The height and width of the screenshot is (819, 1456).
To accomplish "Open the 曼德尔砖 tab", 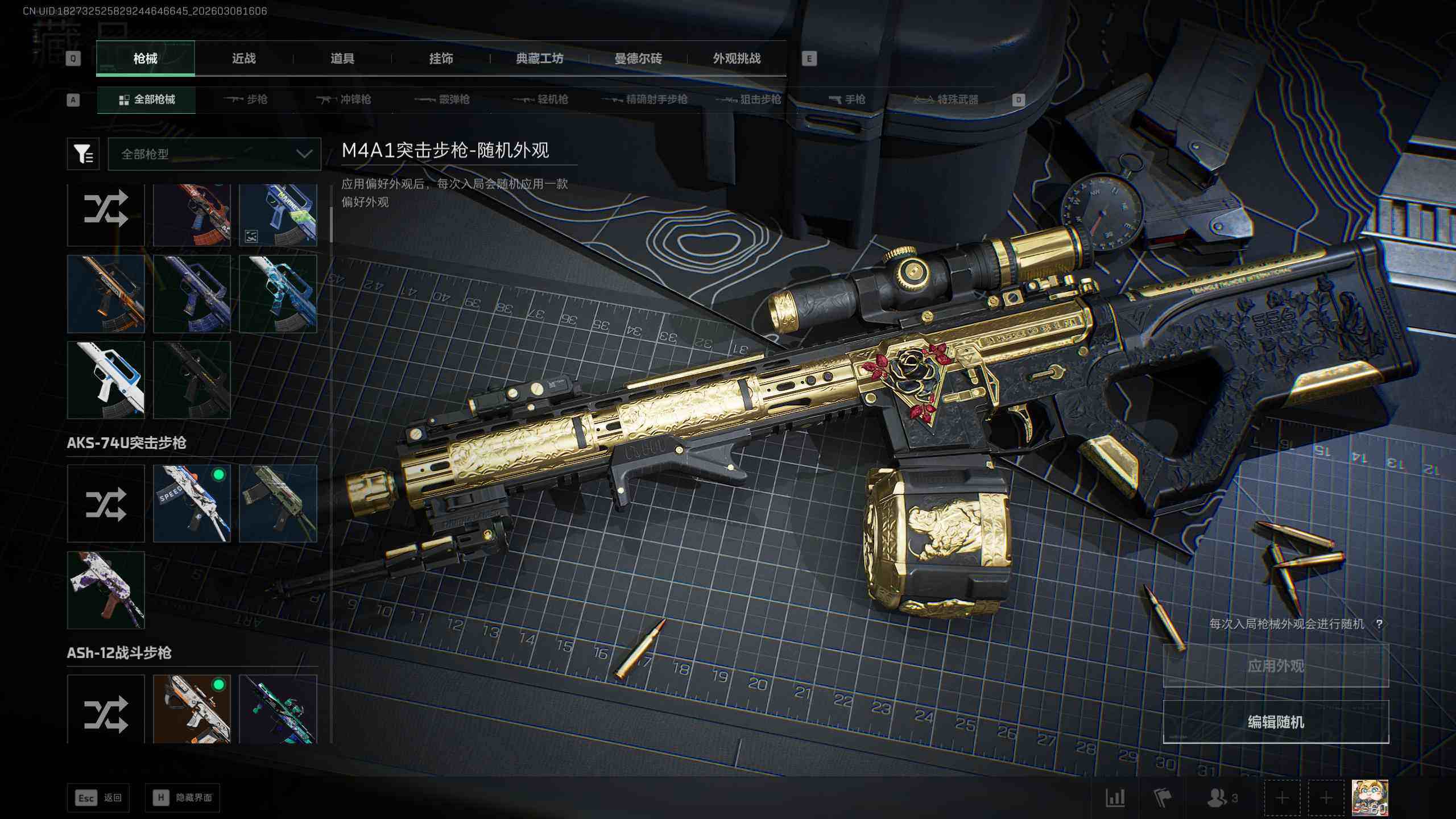I will pos(638,59).
